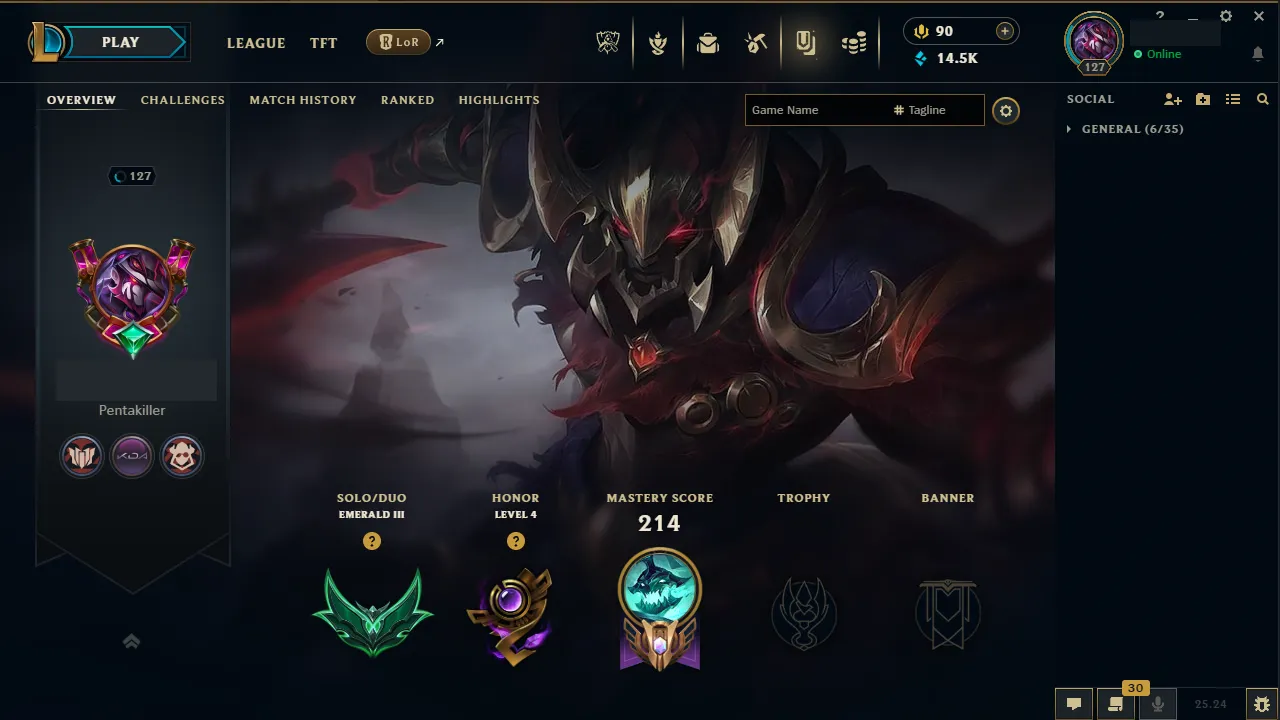Image resolution: width=1280 pixels, height=720 pixels.
Task: Open the missions scroll showing 30
Action: click(x=1114, y=704)
